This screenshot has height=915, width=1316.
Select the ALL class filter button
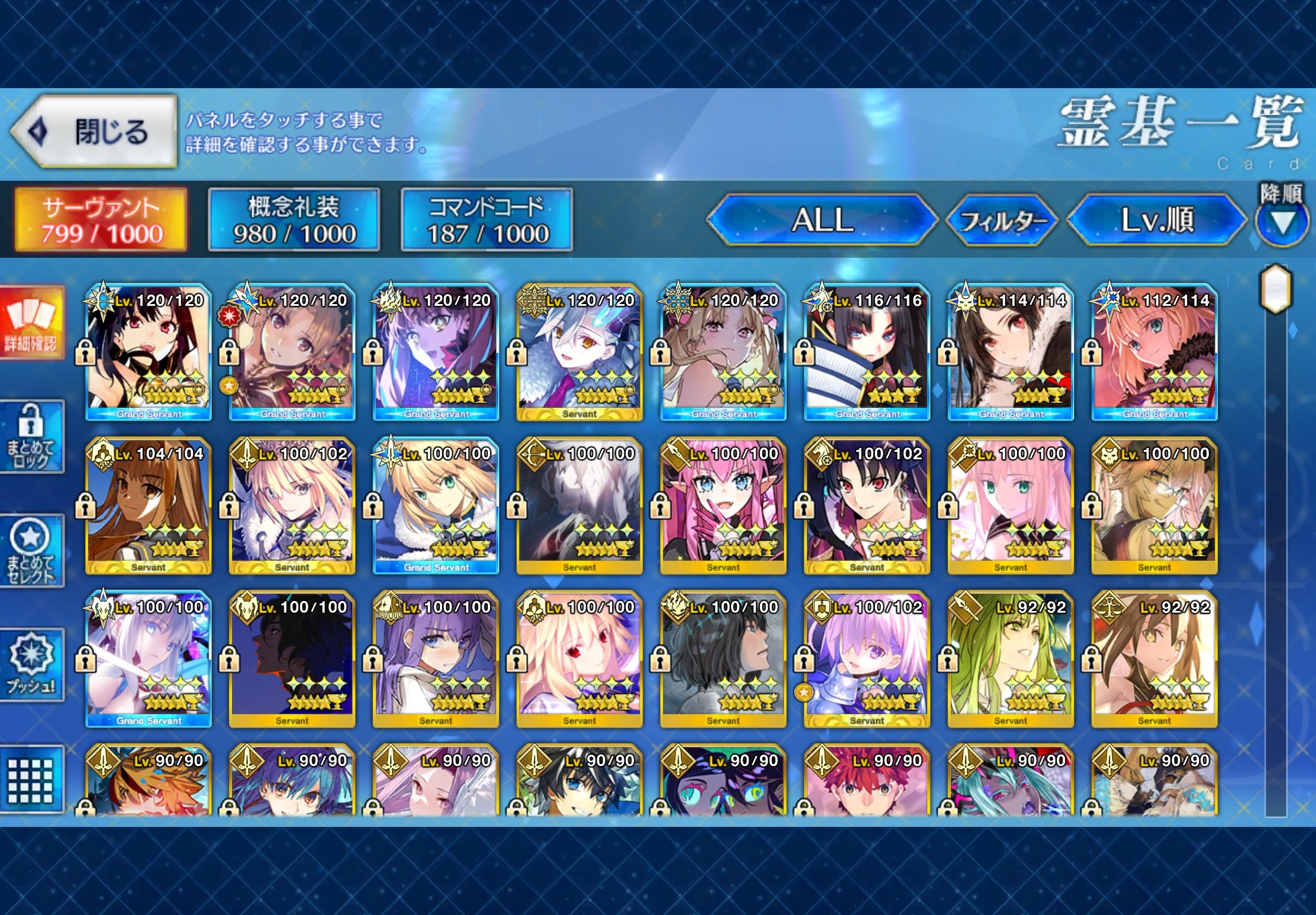[821, 220]
